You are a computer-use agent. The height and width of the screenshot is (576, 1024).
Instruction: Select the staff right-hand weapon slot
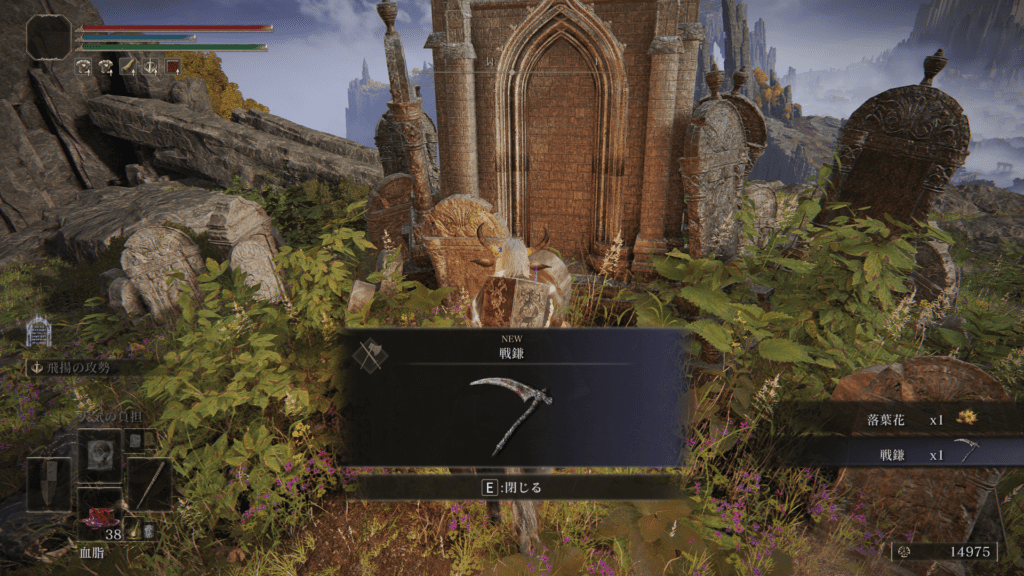pyautogui.click(x=149, y=484)
